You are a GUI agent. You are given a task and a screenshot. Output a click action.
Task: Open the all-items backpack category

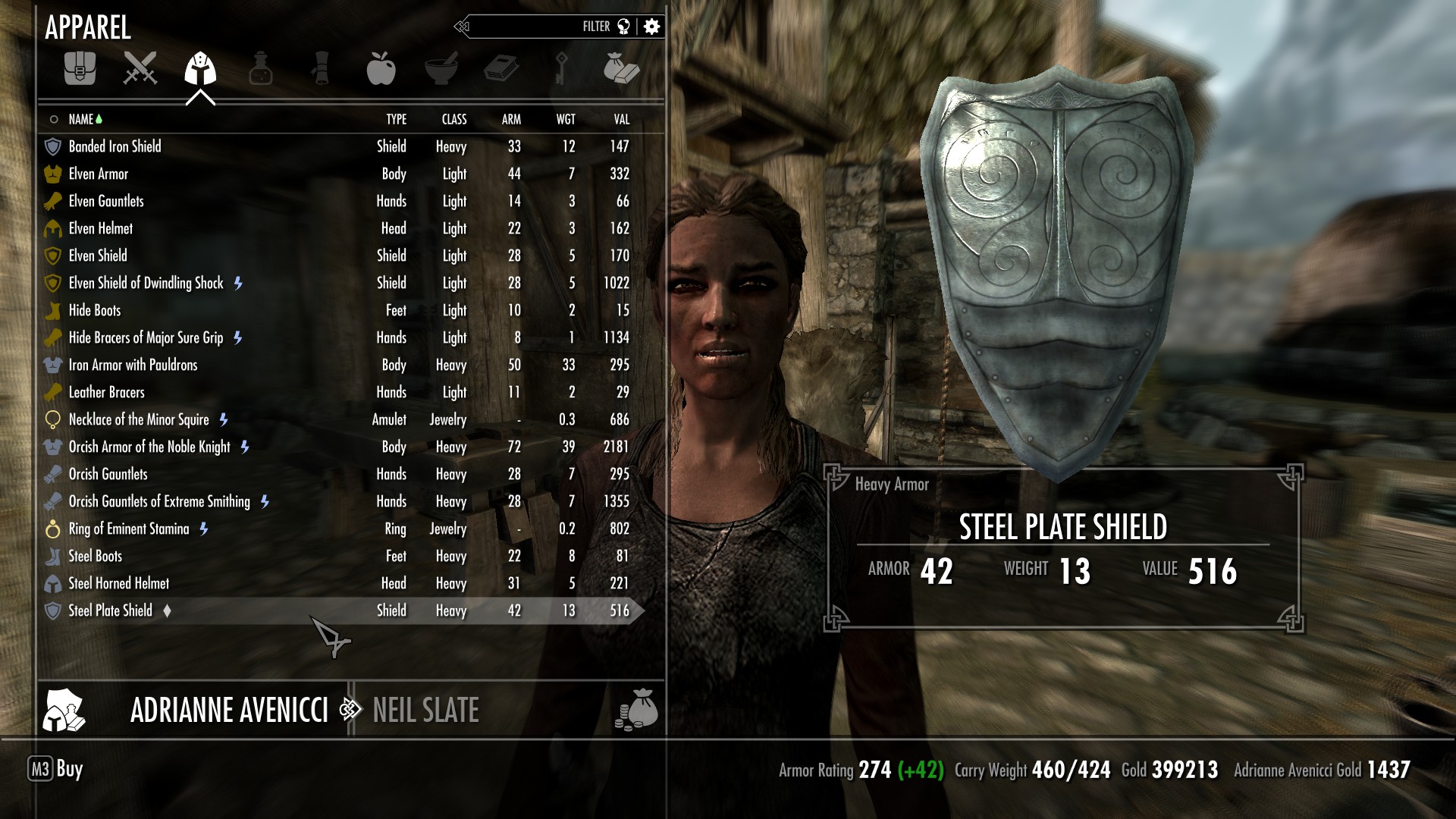[80, 68]
